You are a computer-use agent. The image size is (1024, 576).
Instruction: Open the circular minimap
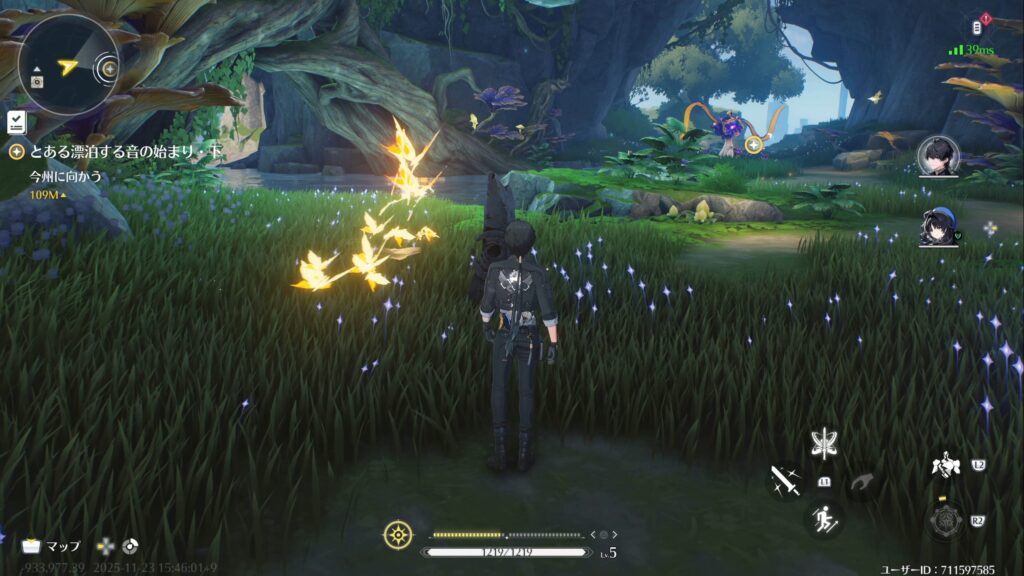[x=67, y=65]
